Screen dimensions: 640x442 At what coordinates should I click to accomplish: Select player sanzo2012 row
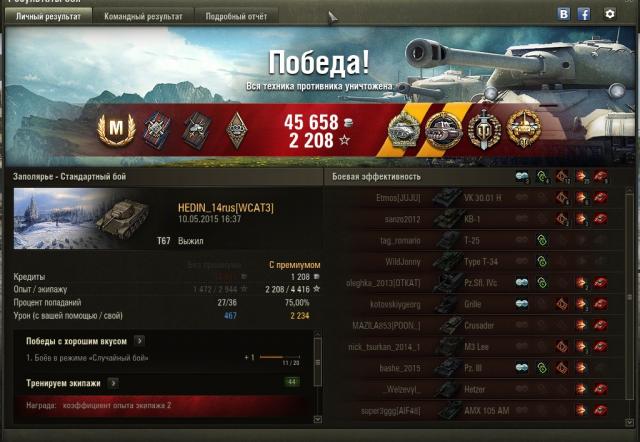click(470, 218)
